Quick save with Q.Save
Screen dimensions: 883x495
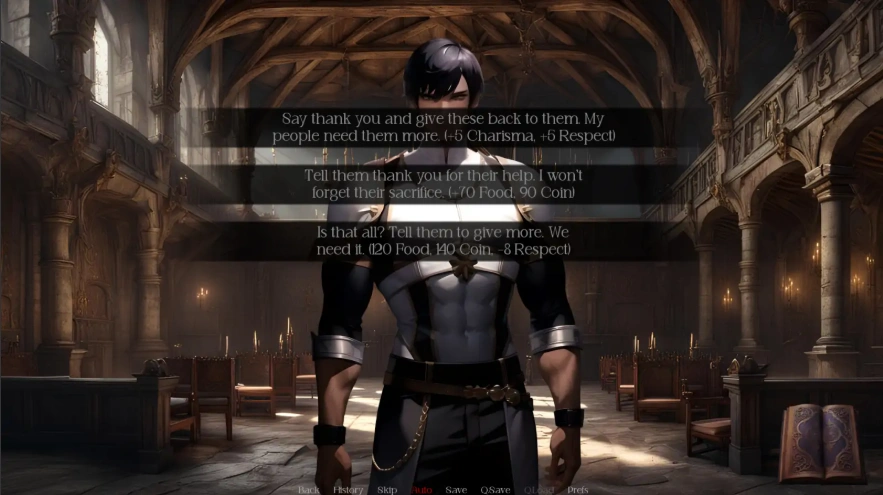click(x=495, y=490)
